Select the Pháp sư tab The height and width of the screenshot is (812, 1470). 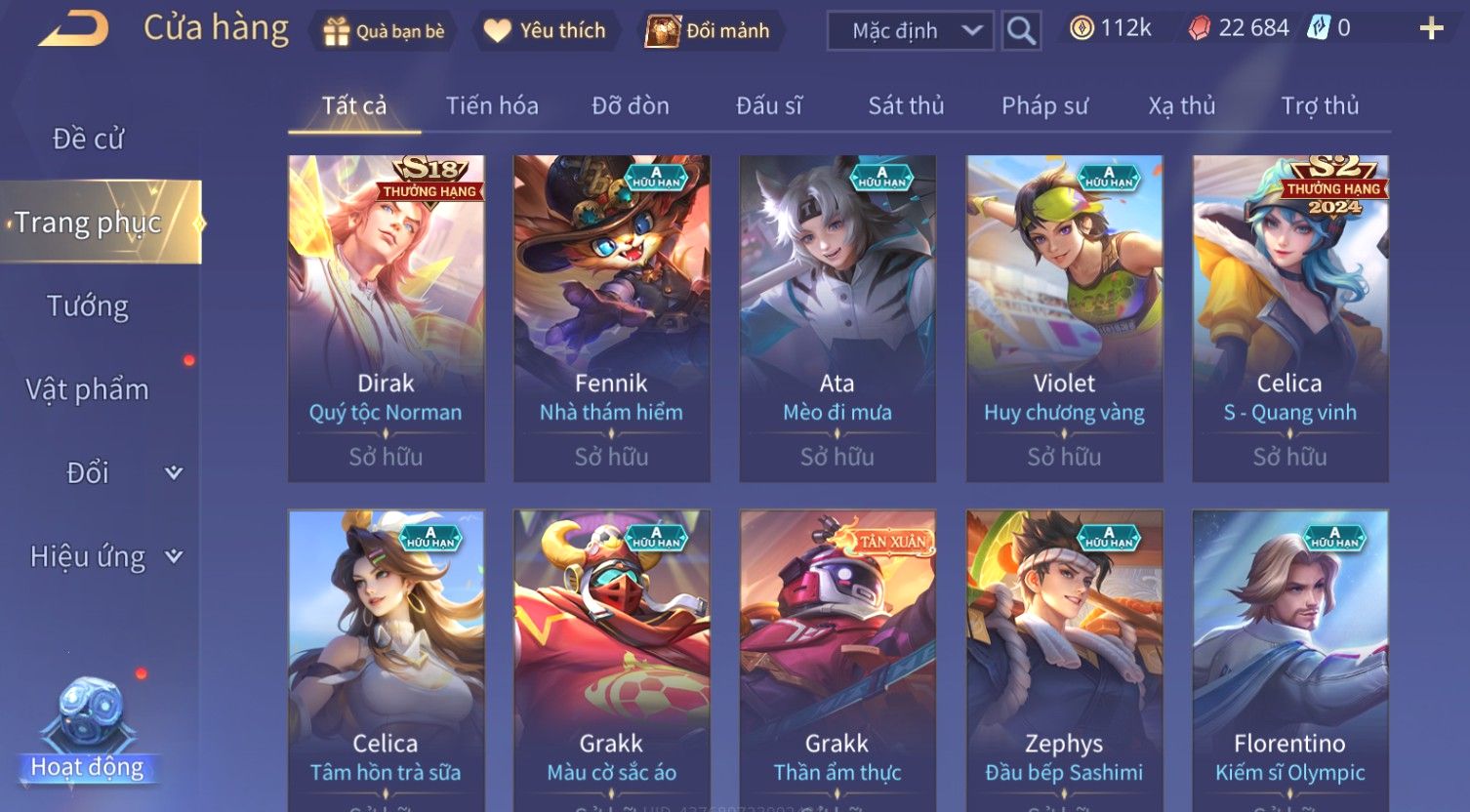click(1044, 105)
